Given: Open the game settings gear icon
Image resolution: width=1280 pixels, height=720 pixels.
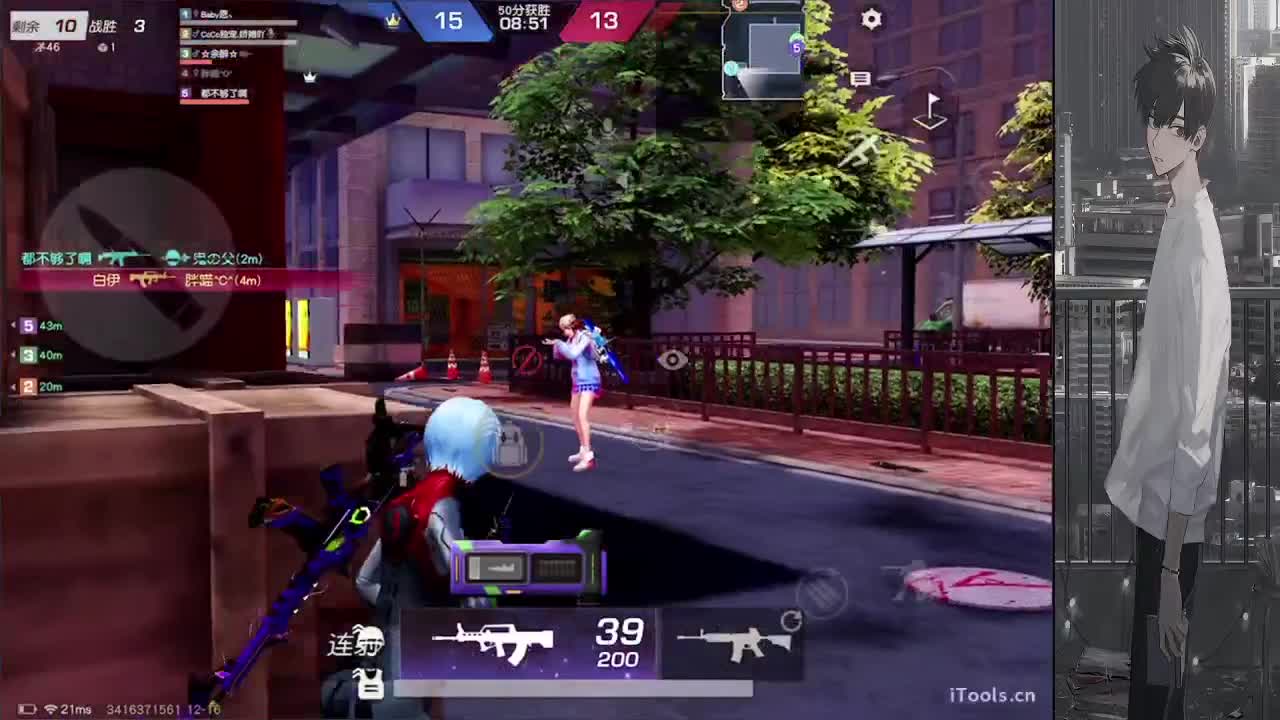Looking at the screenshot, I should [x=870, y=19].
